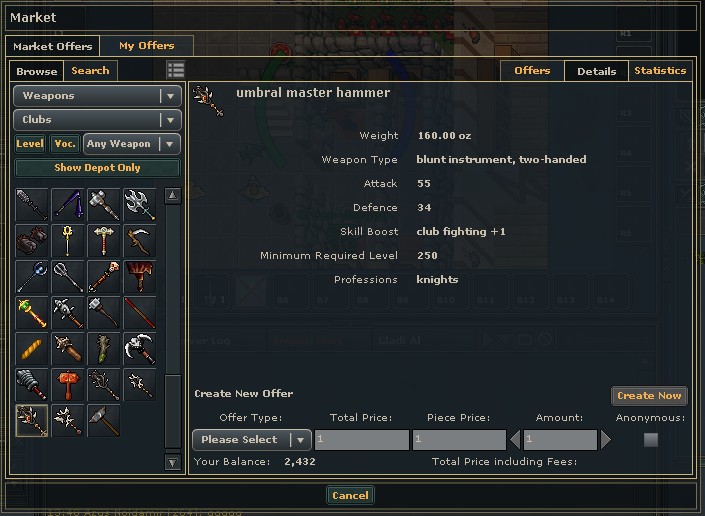Cancel and close the Market window

(x=350, y=495)
